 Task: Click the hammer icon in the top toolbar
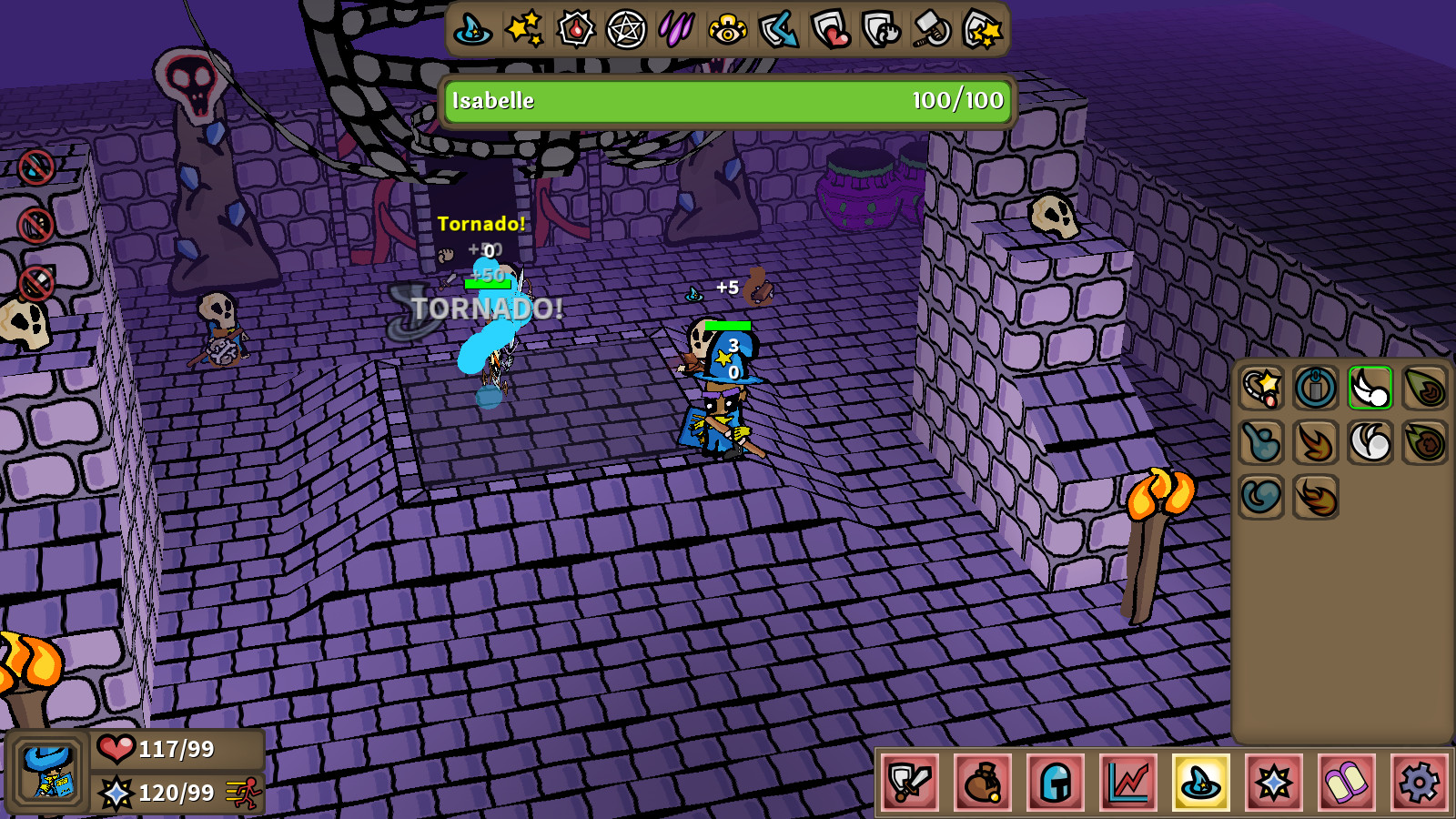(x=936, y=29)
